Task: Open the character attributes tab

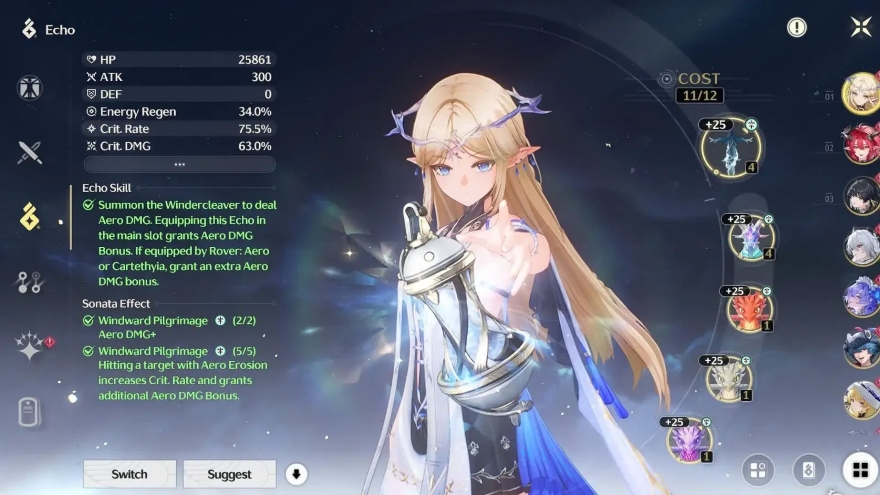Action: [x=29, y=88]
